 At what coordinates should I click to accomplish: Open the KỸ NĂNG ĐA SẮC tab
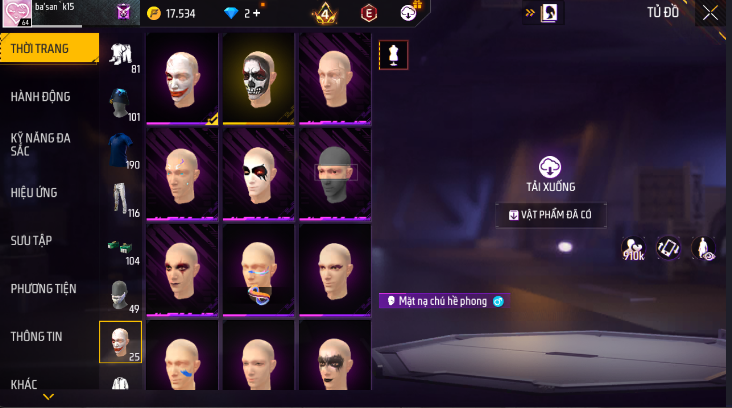coord(41,144)
